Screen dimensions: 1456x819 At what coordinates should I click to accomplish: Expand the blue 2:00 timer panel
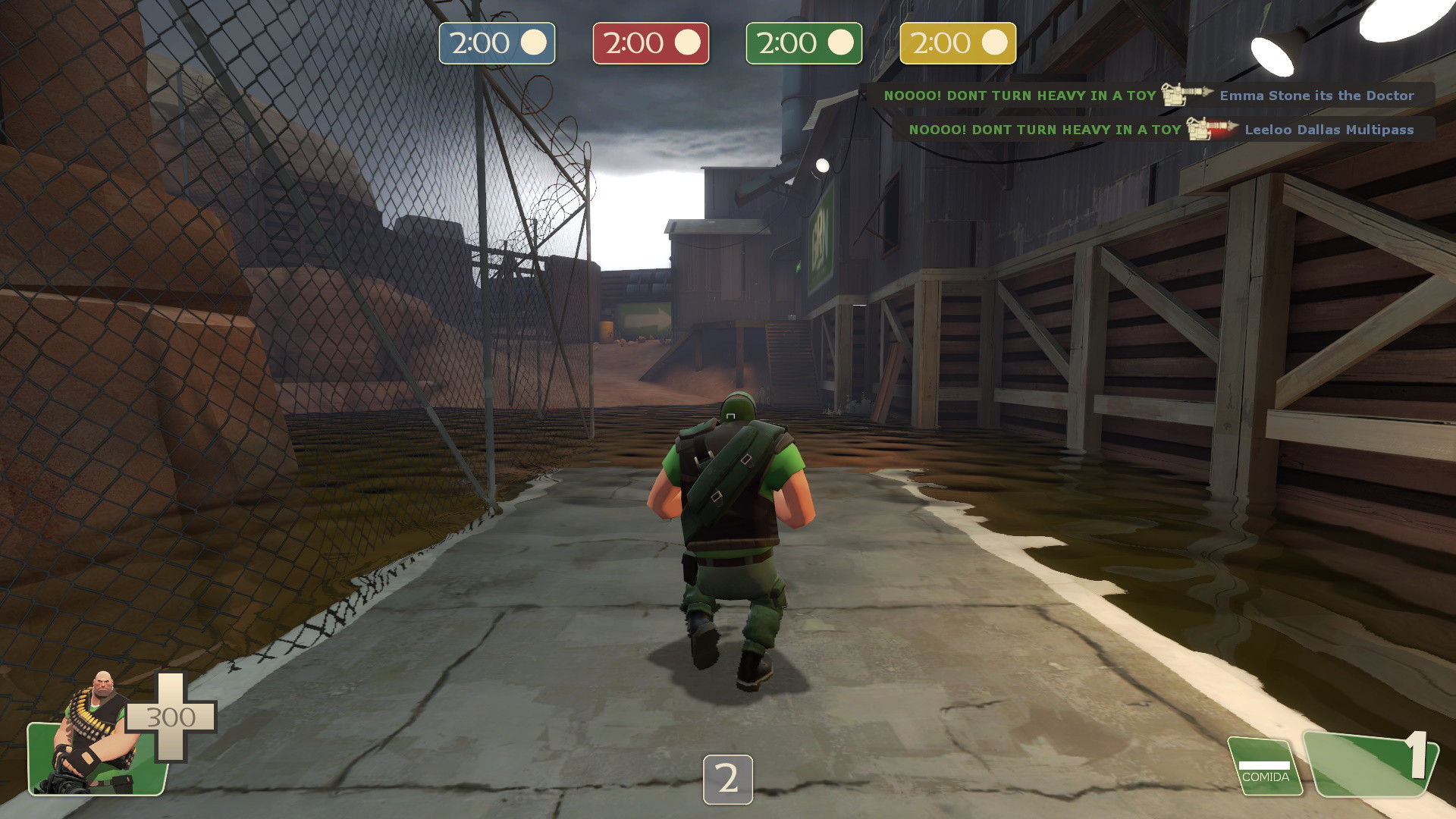click(497, 43)
